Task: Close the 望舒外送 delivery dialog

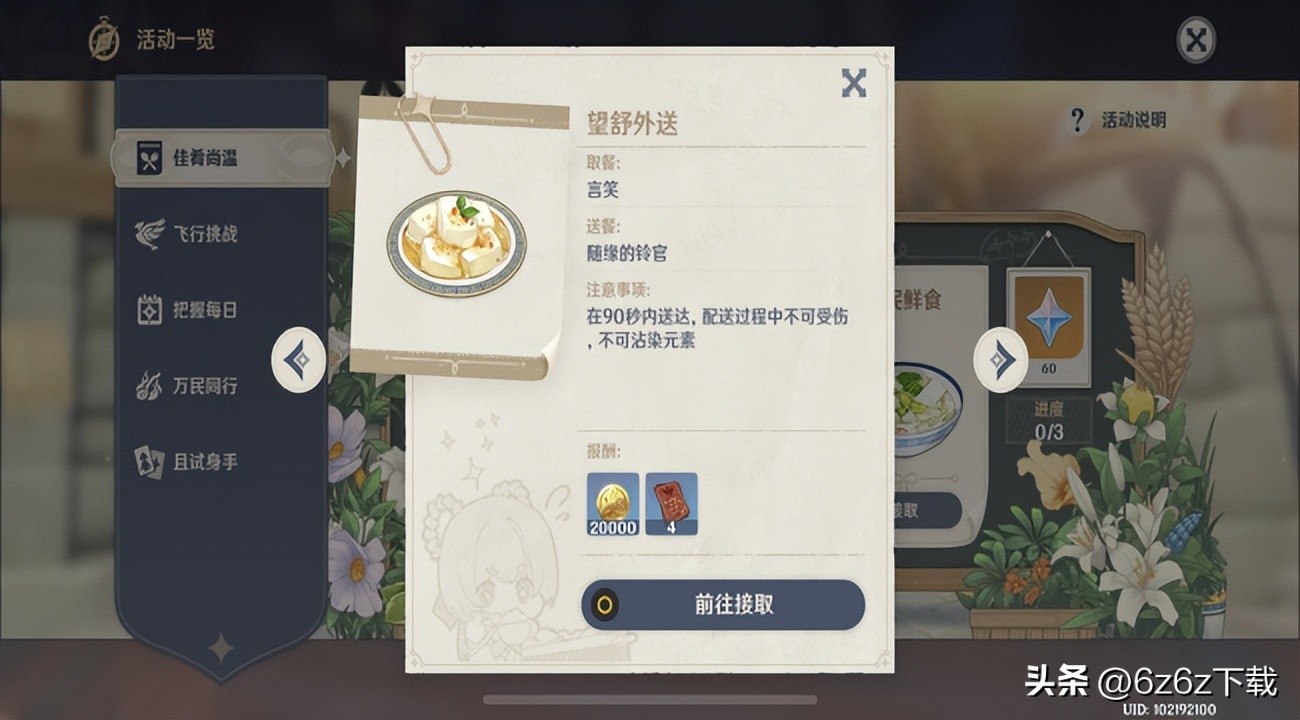Action: pos(854,85)
